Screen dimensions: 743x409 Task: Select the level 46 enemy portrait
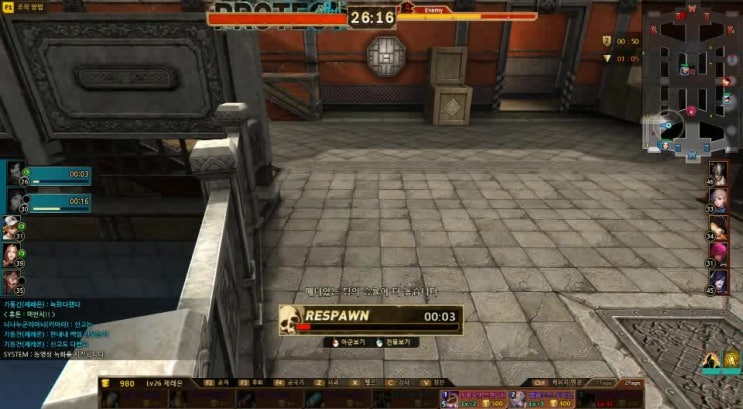point(719,172)
